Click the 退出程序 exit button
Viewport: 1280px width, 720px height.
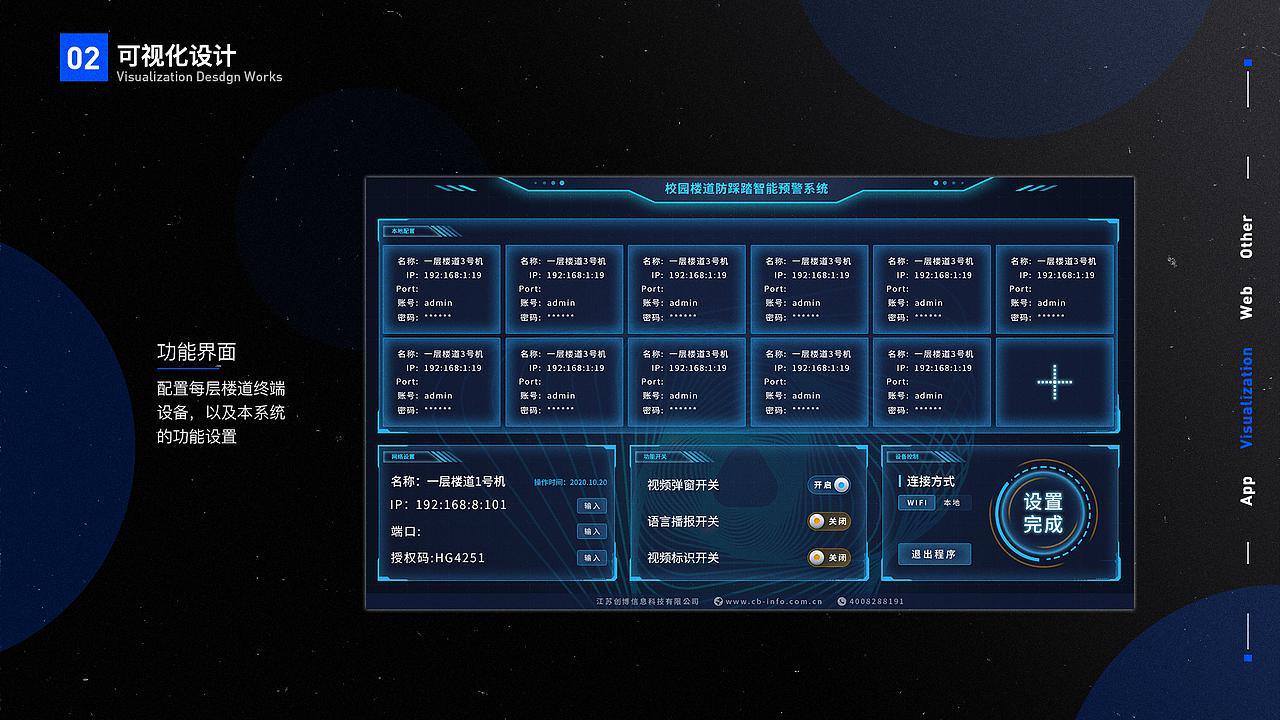coord(934,554)
